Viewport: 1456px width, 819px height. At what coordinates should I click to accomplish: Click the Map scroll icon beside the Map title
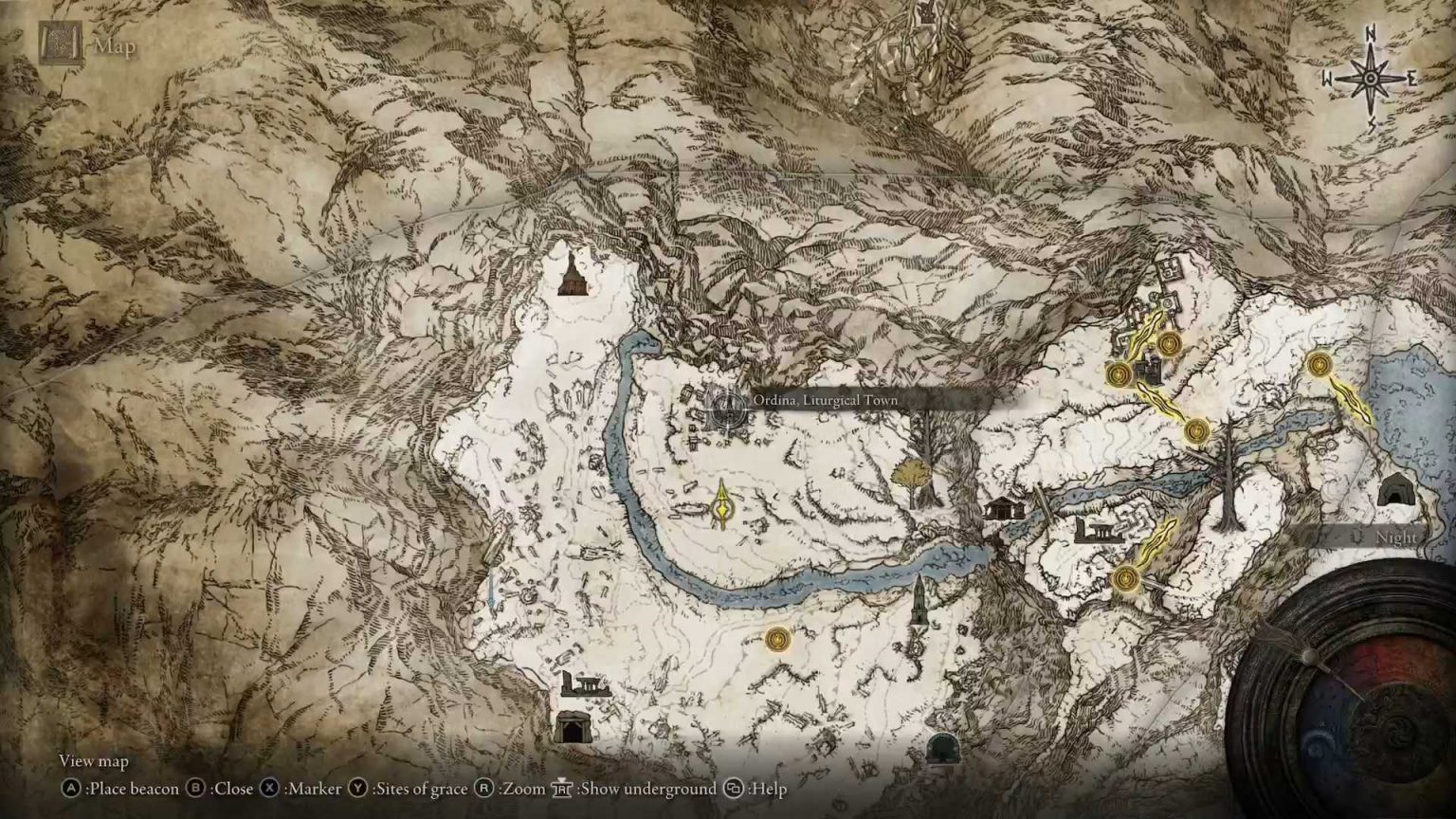59,42
